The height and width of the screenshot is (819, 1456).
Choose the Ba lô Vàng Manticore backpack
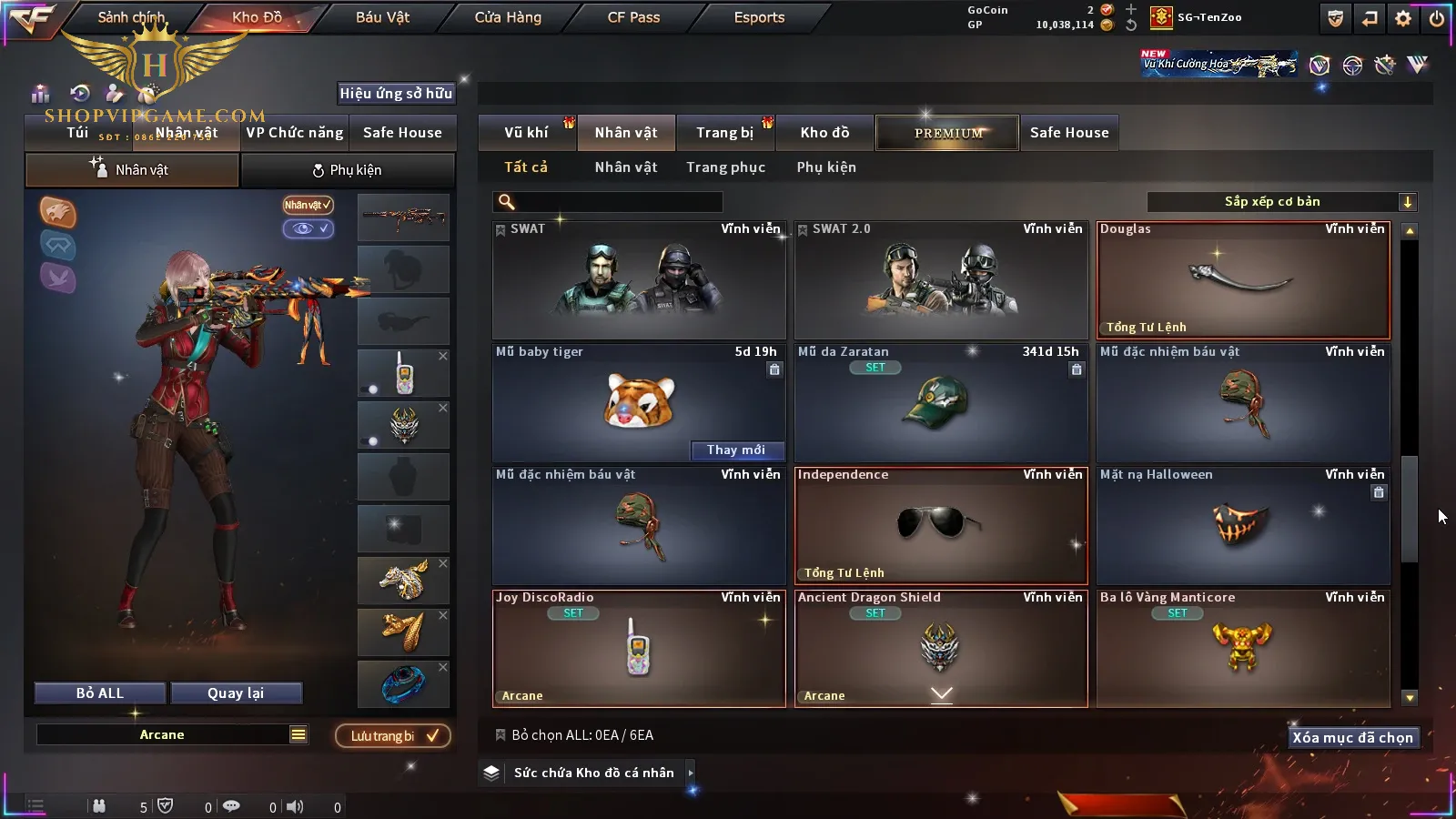coord(1243,649)
